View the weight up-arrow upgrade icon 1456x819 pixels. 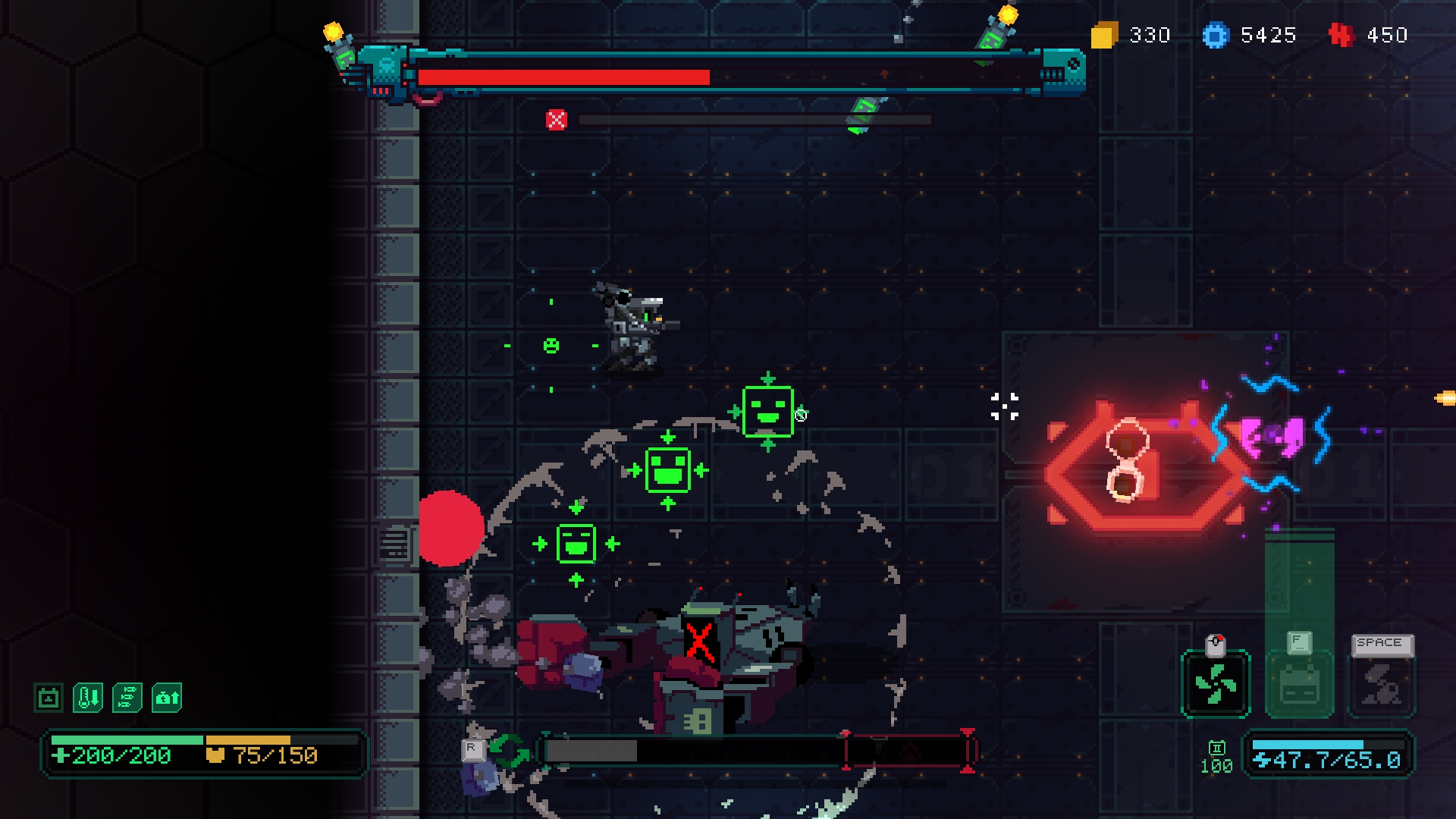(x=167, y=698)
